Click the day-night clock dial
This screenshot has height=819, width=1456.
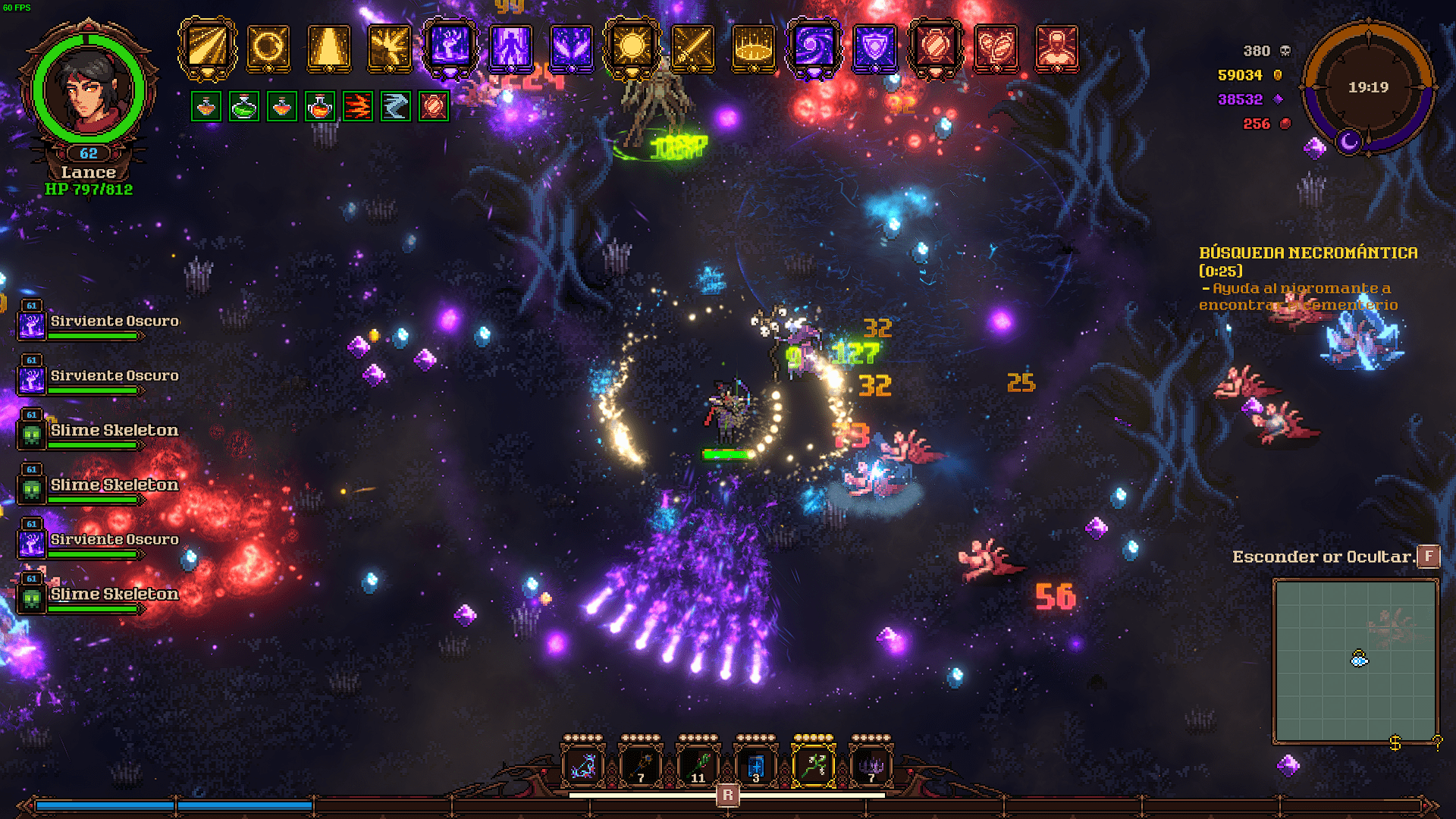pos(1368,88)
